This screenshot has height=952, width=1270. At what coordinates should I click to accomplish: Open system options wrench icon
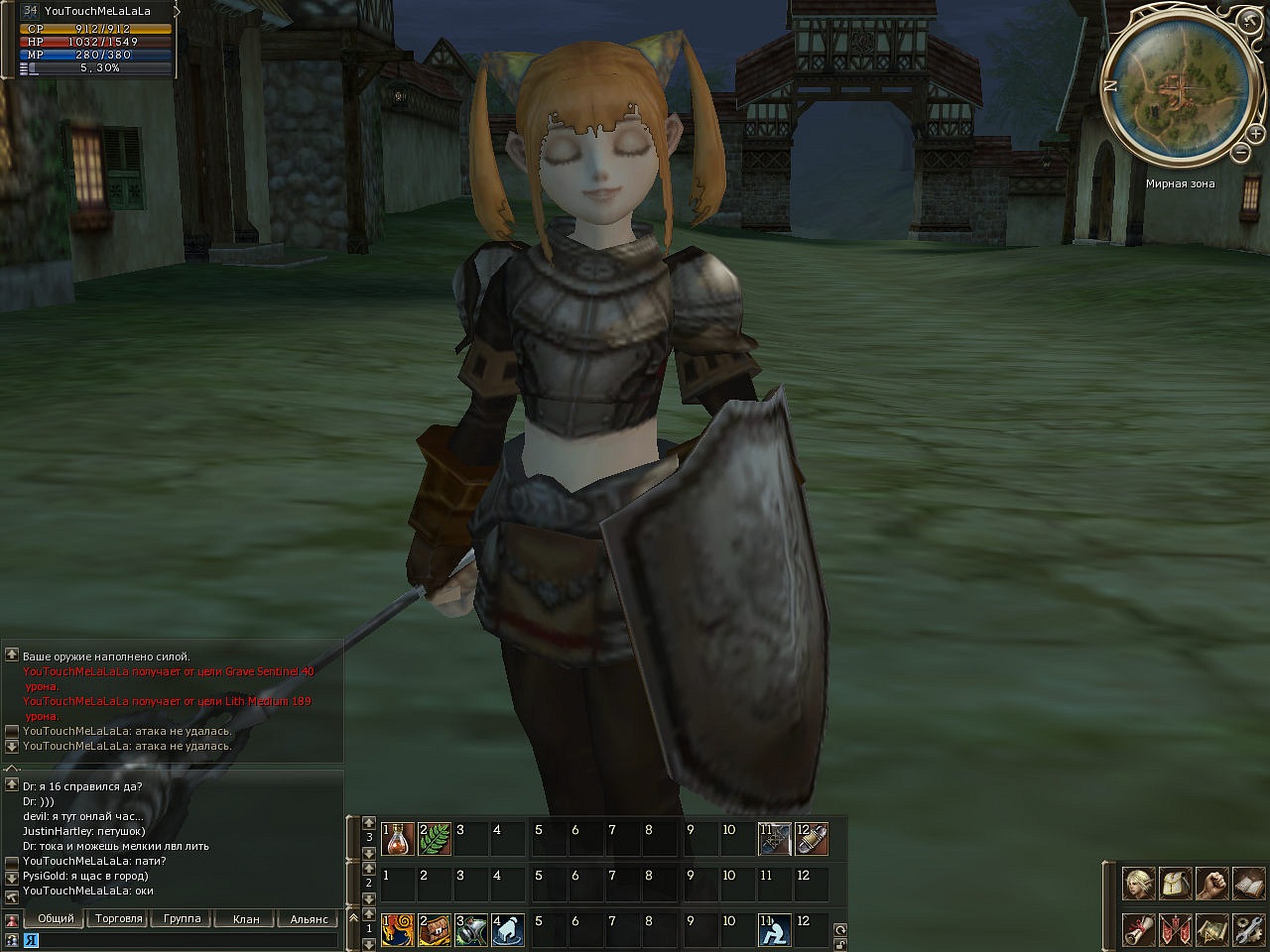[x=1247, y=930]
